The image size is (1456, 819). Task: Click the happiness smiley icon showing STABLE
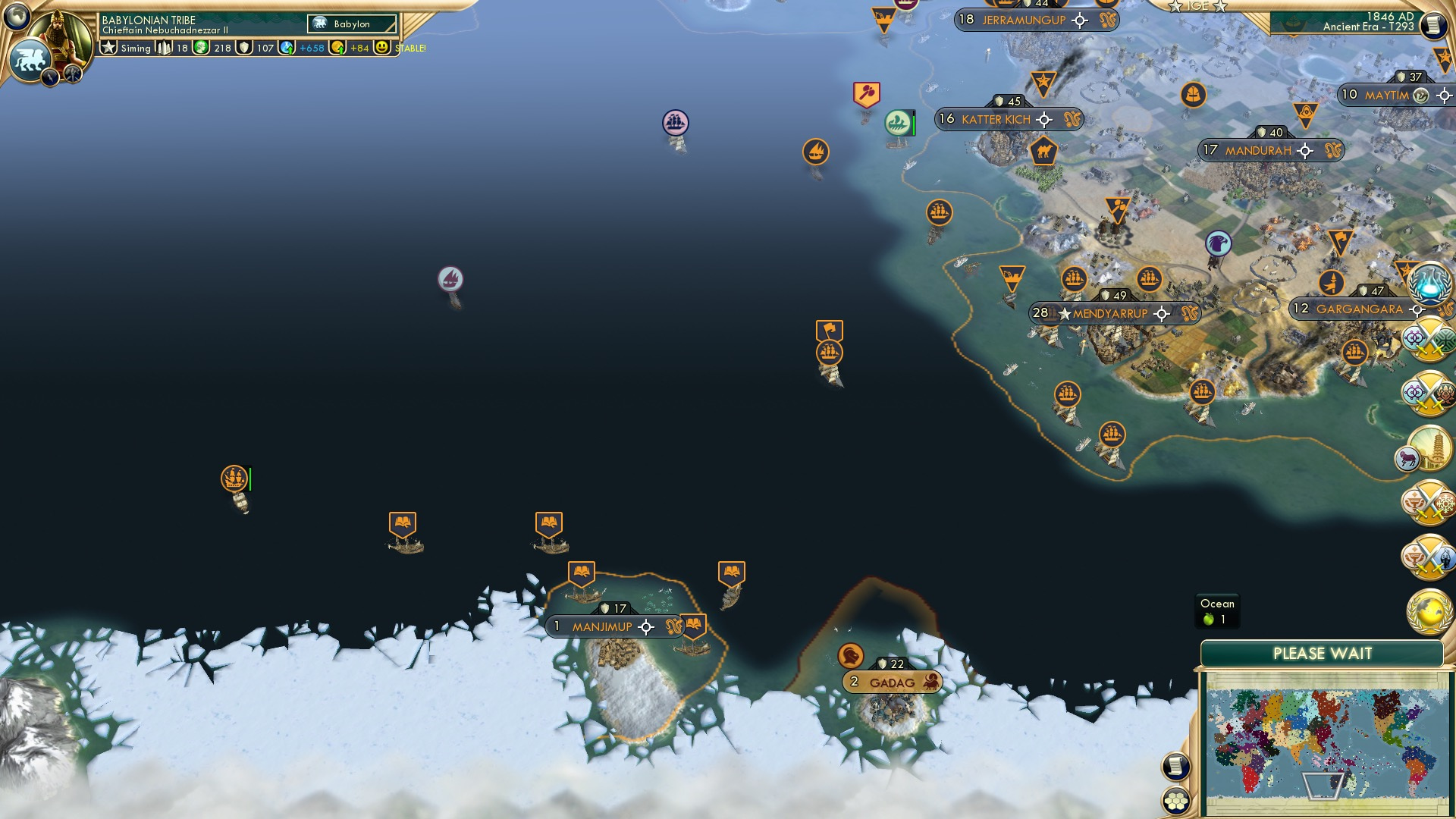coord(381,47)
